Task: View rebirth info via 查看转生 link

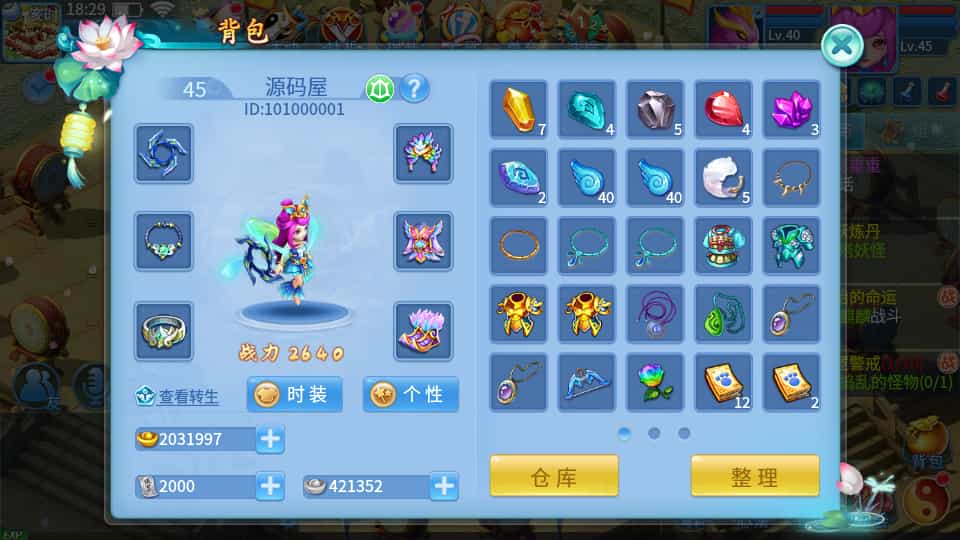Action: click(177, 397)
